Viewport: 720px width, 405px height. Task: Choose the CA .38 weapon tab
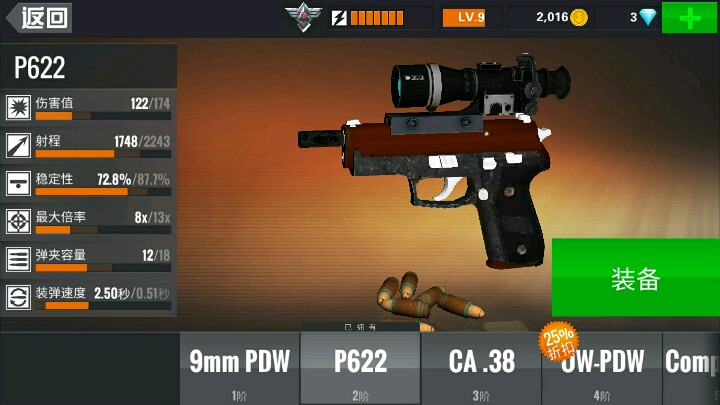point(480,367)
